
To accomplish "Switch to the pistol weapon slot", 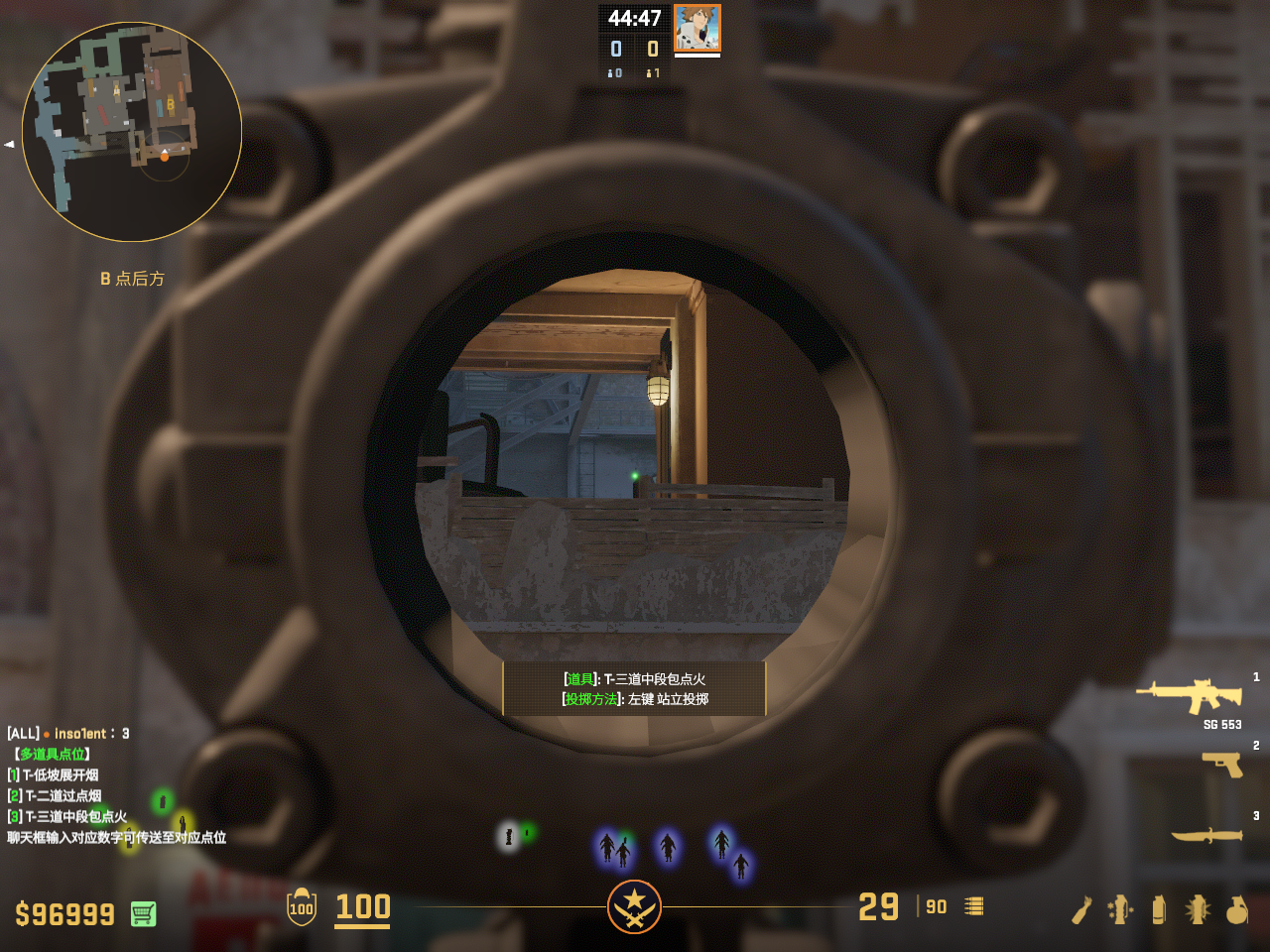I will [x=1222, y=764].
